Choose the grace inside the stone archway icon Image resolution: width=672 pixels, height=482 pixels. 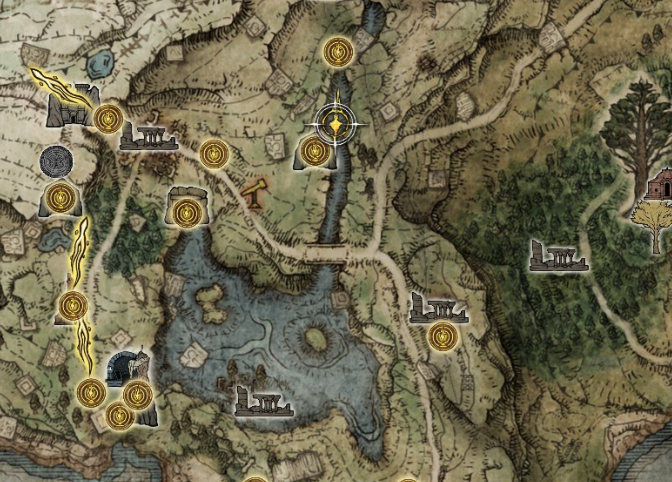(186, 212)
